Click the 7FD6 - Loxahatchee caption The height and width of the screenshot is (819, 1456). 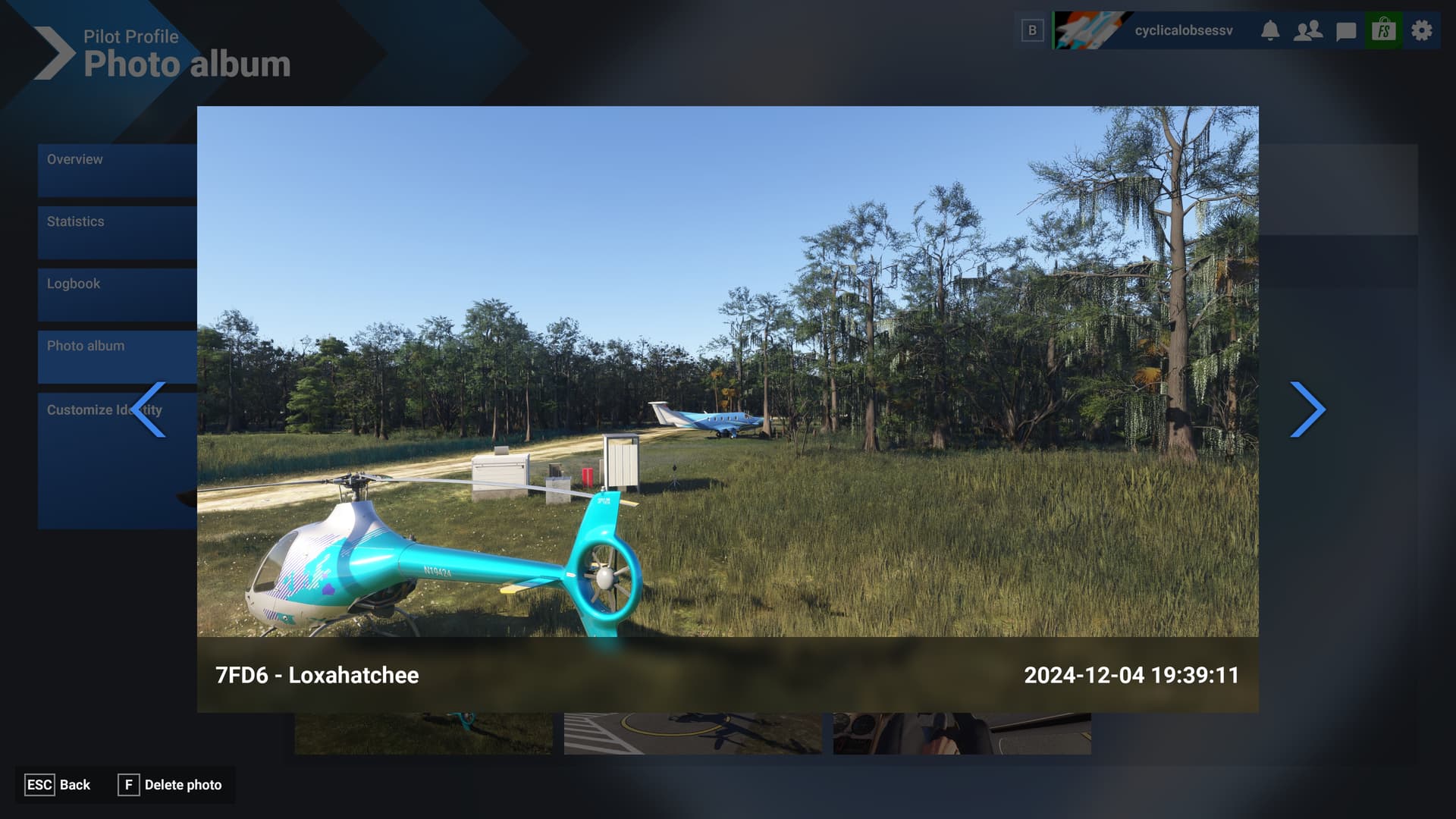click(317, 675)
